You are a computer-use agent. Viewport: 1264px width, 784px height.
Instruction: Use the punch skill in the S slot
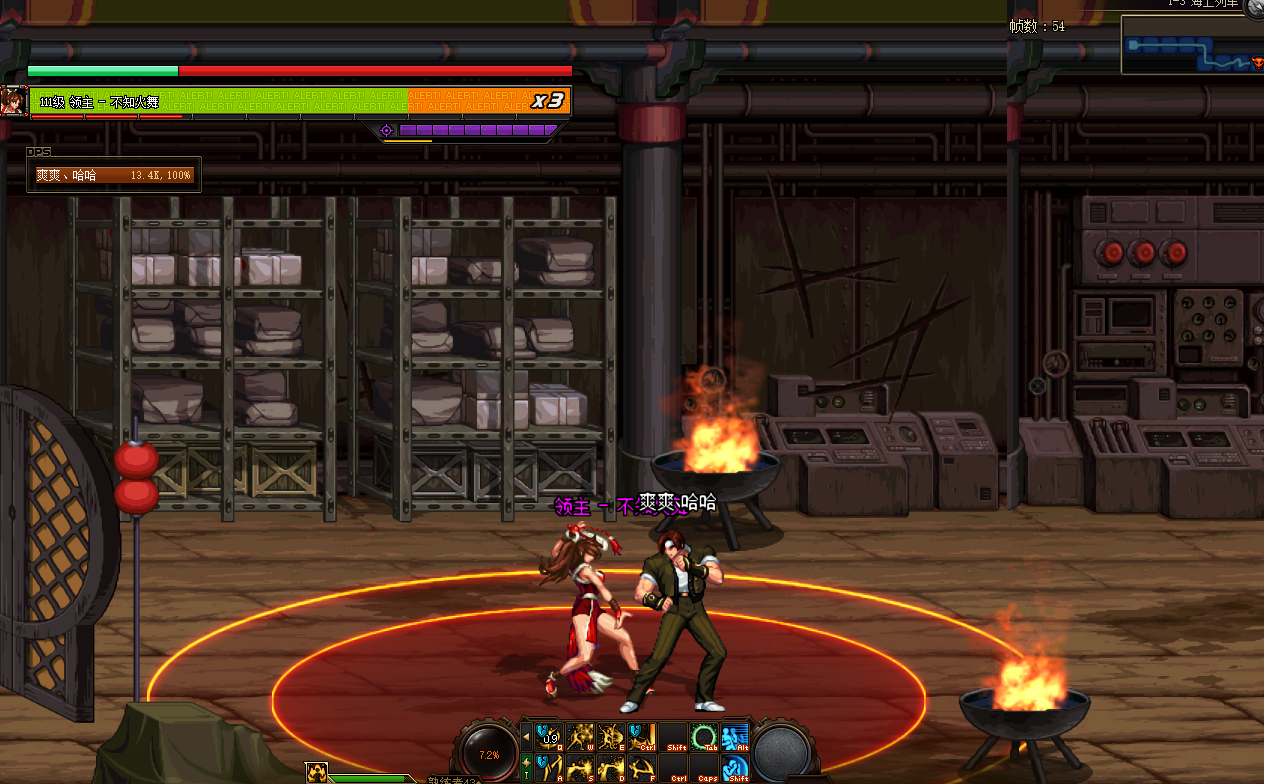(x=579, y=768)
